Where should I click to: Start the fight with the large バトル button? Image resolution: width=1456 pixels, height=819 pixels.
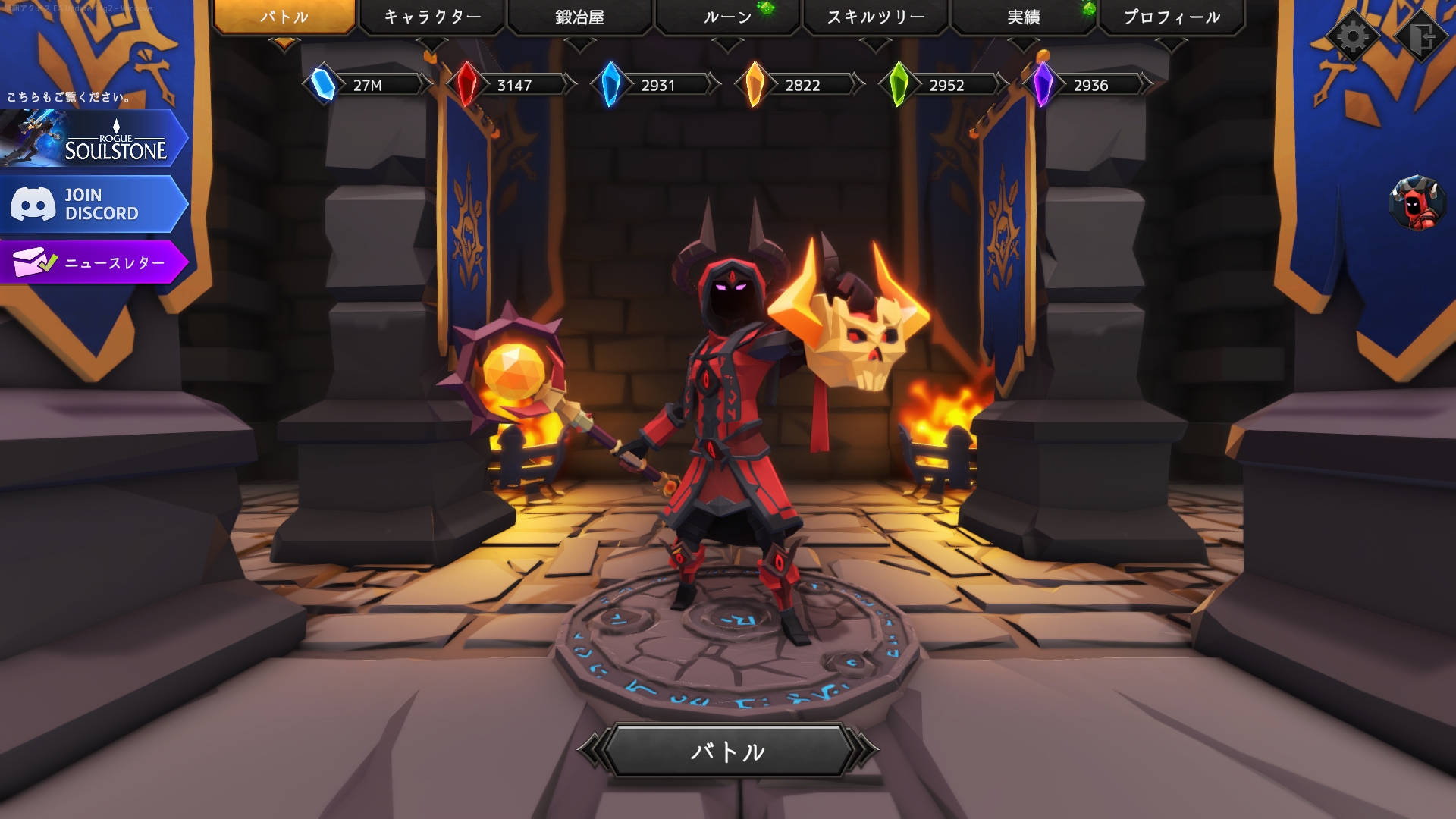727,751
